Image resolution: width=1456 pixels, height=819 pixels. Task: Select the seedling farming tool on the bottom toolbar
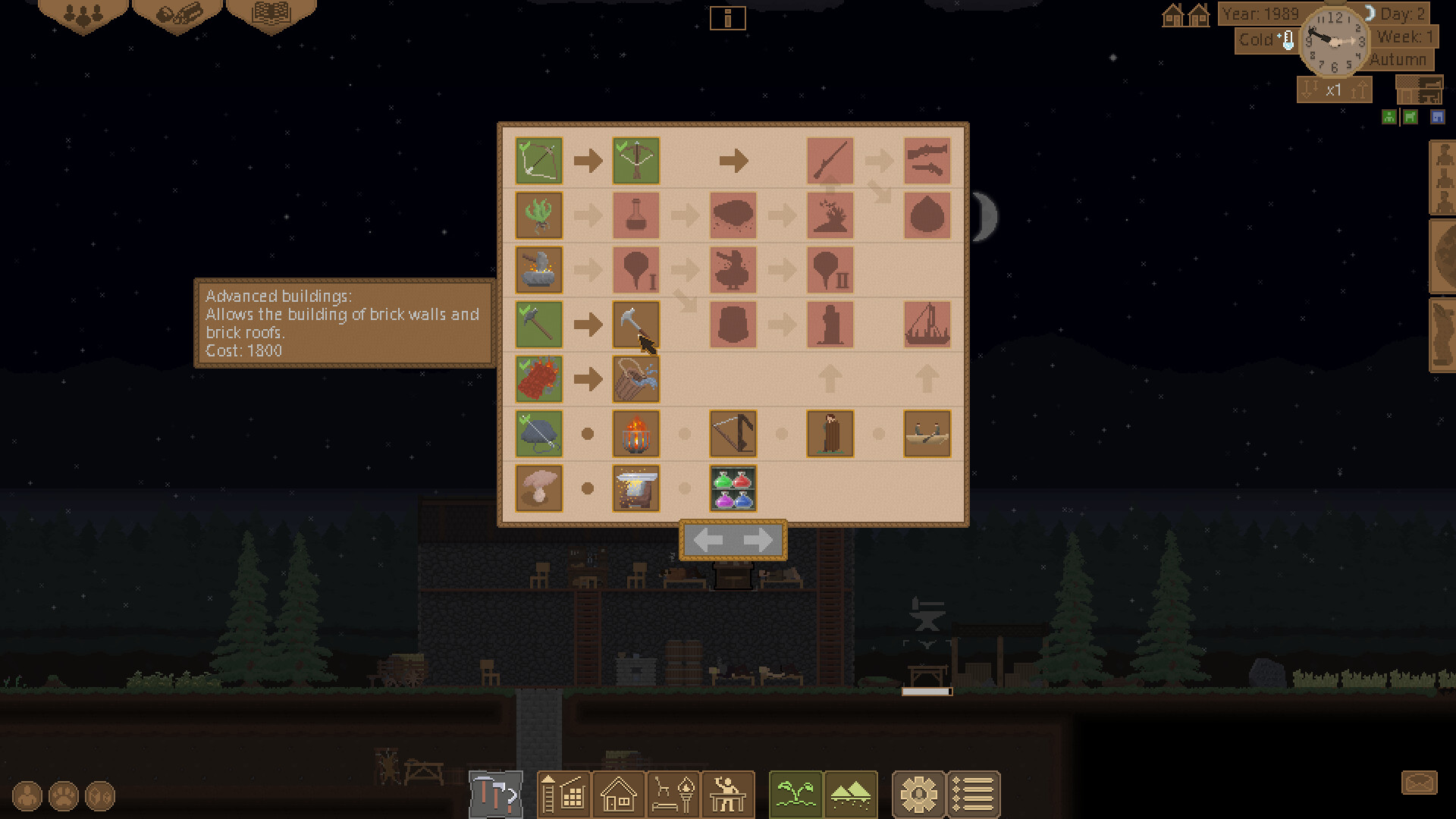coord(795,794)
